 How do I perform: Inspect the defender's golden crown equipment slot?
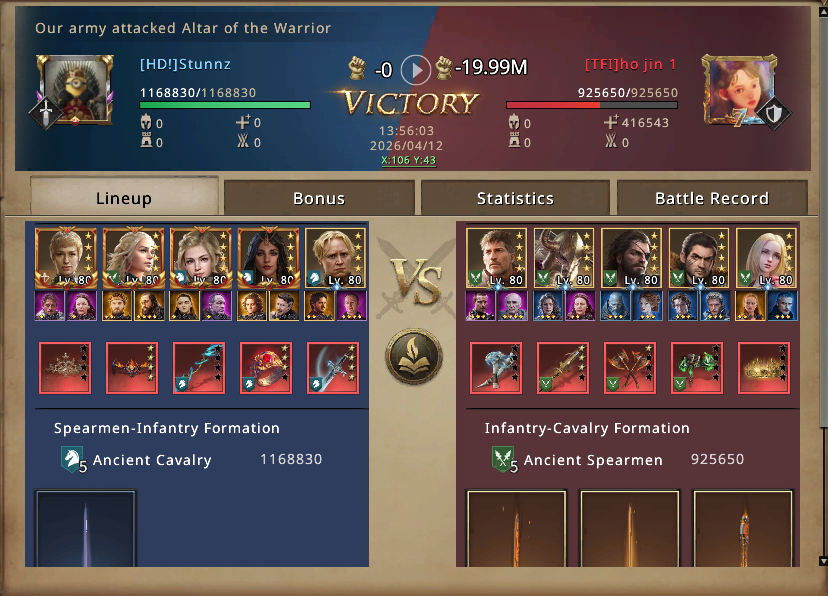(765, 367)
